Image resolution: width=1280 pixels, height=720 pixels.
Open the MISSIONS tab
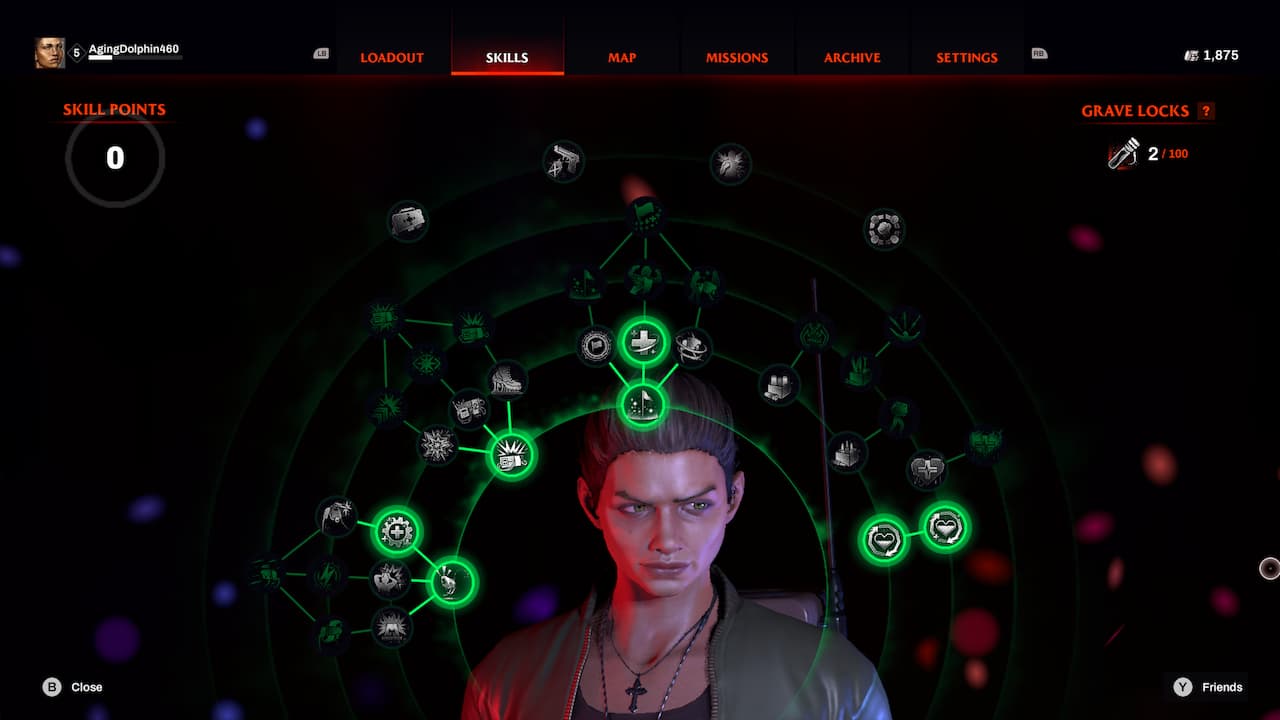(736, 58)
